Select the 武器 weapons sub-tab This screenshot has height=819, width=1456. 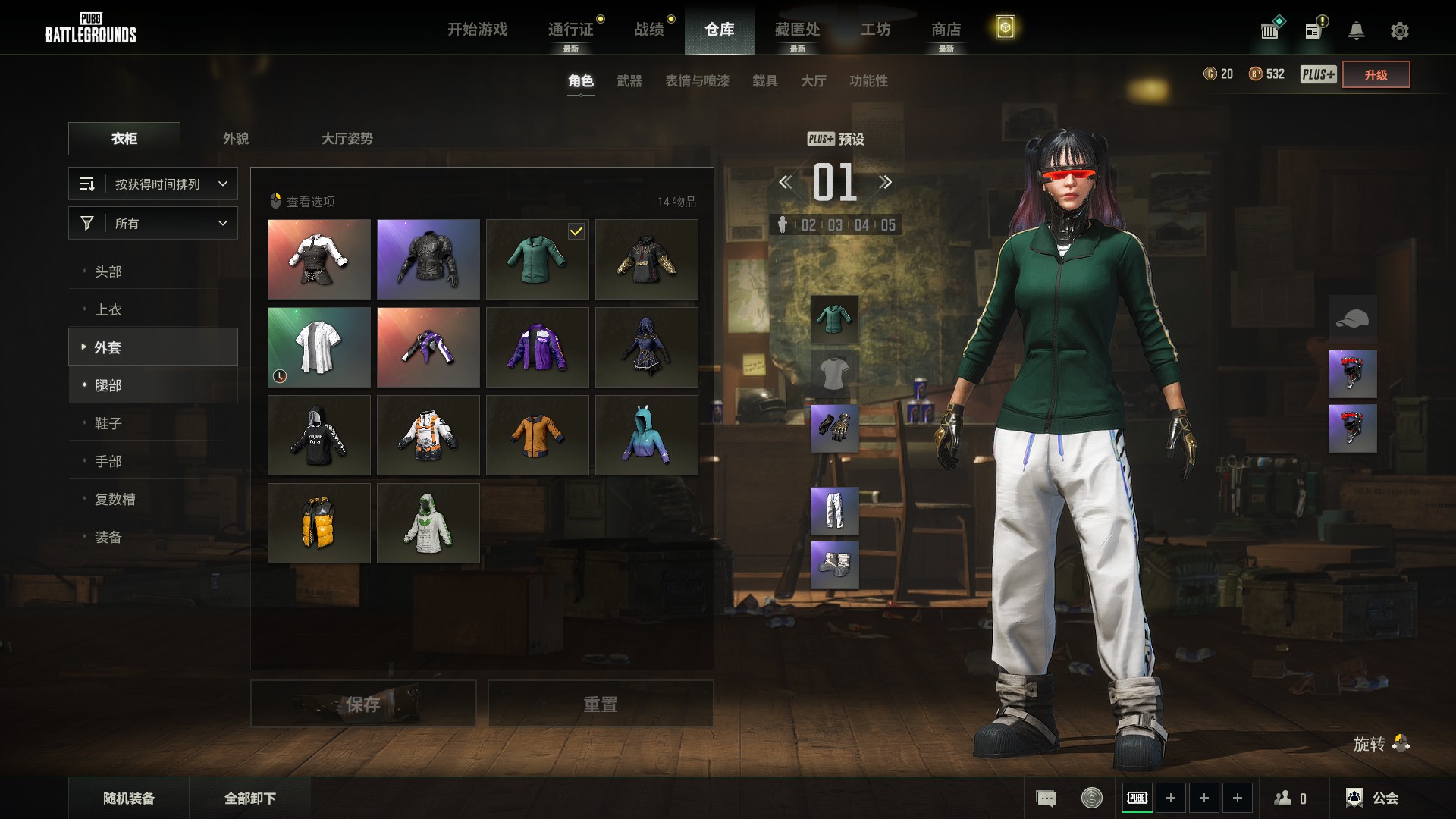point(629,81)
